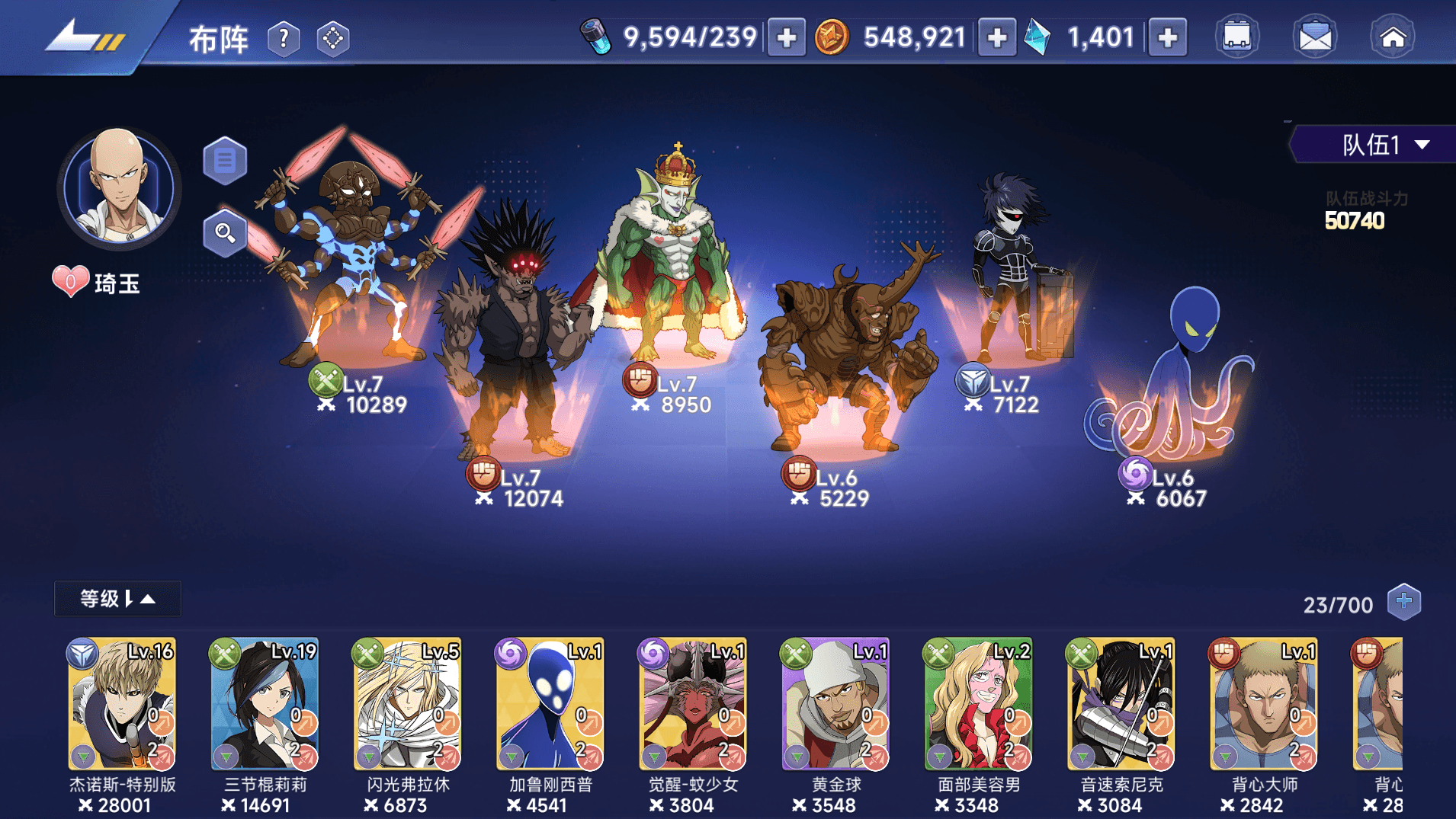
Task: Add more battery stamina with plus button
Action: [786, 37]
